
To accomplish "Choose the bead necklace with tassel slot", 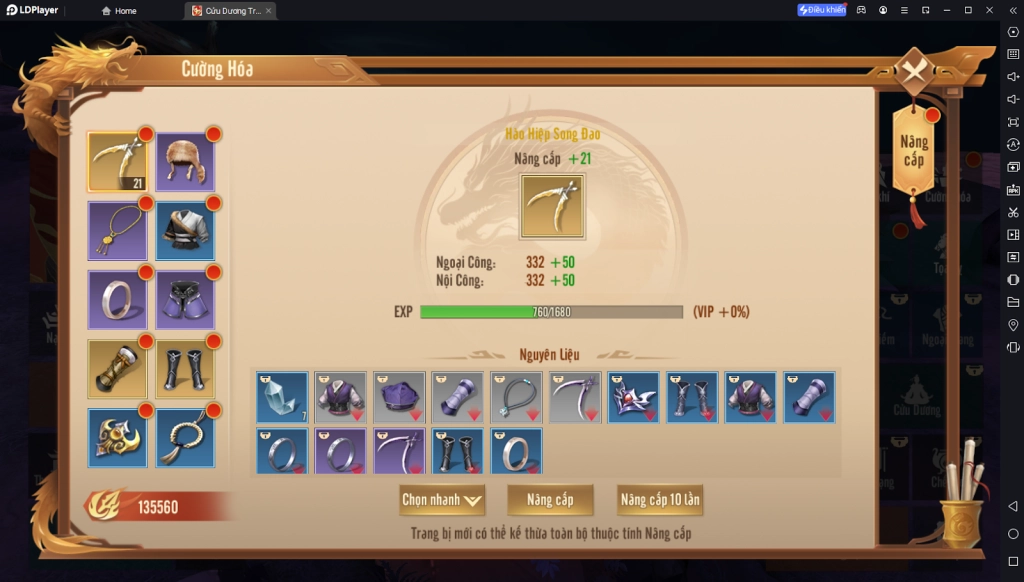I will [184, 437].
